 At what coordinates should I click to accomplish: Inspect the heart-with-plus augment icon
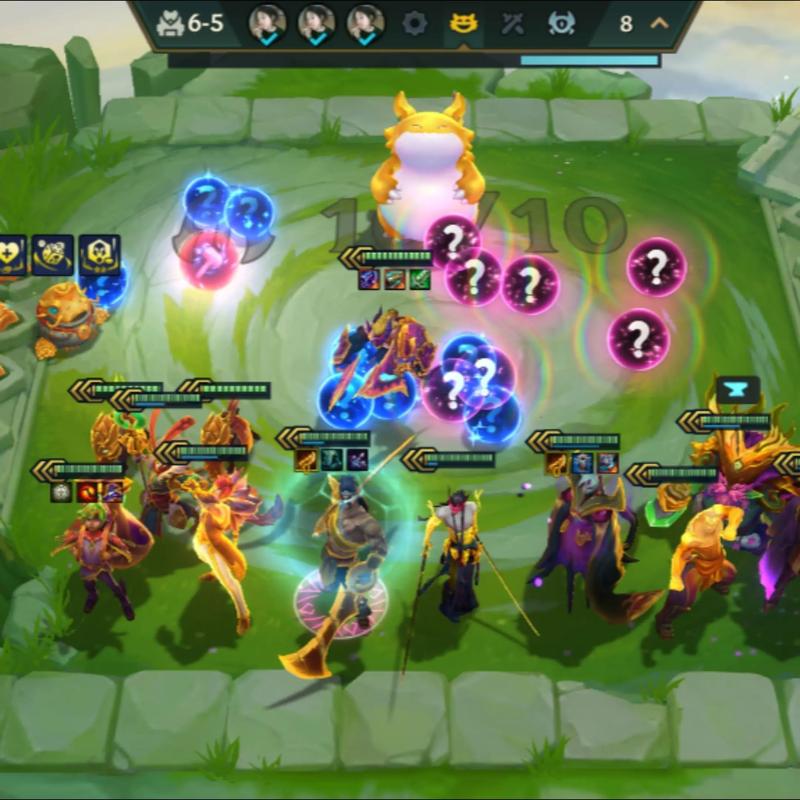9,255
